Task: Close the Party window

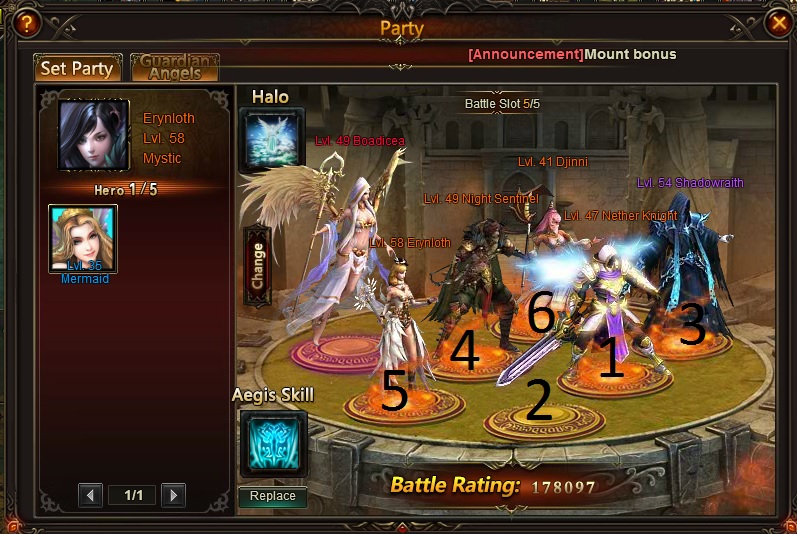Action: tap(778, 20)
